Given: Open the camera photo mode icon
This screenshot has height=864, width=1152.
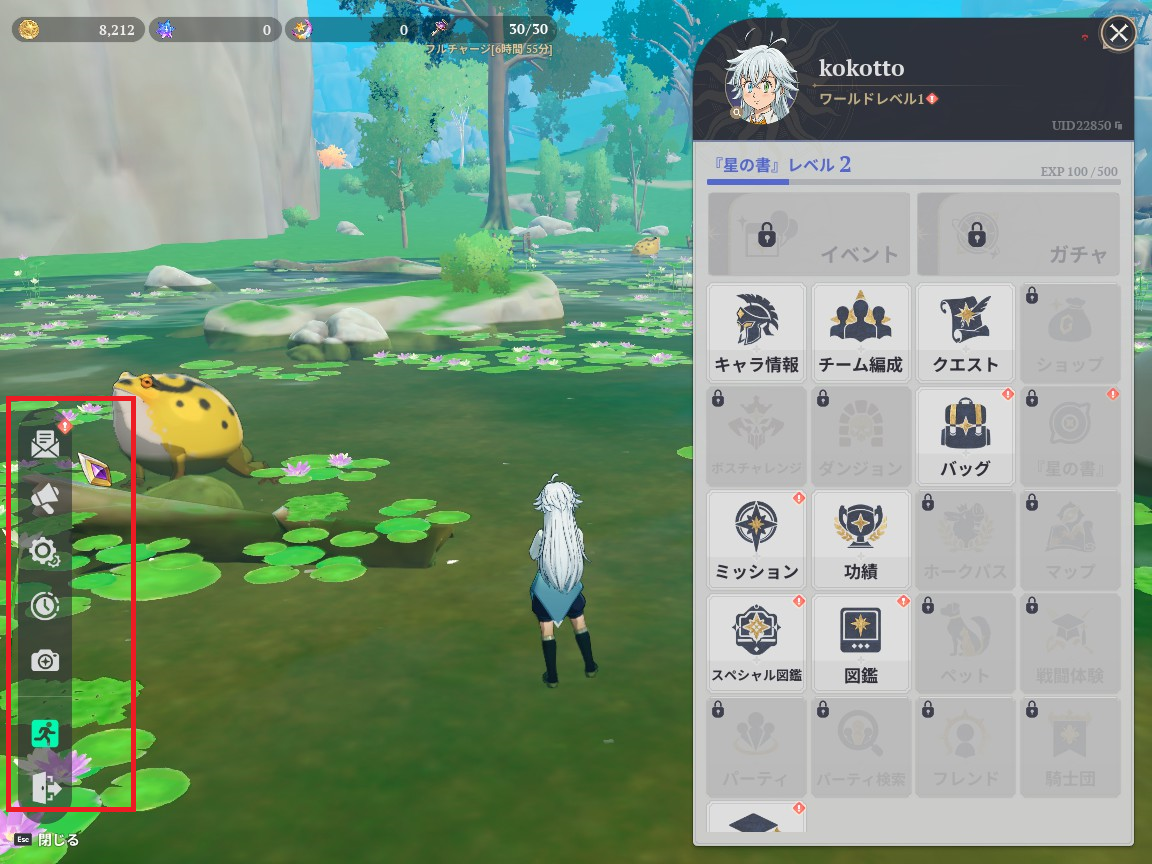Looking at the screenshot, I should [x=45, y=660].
